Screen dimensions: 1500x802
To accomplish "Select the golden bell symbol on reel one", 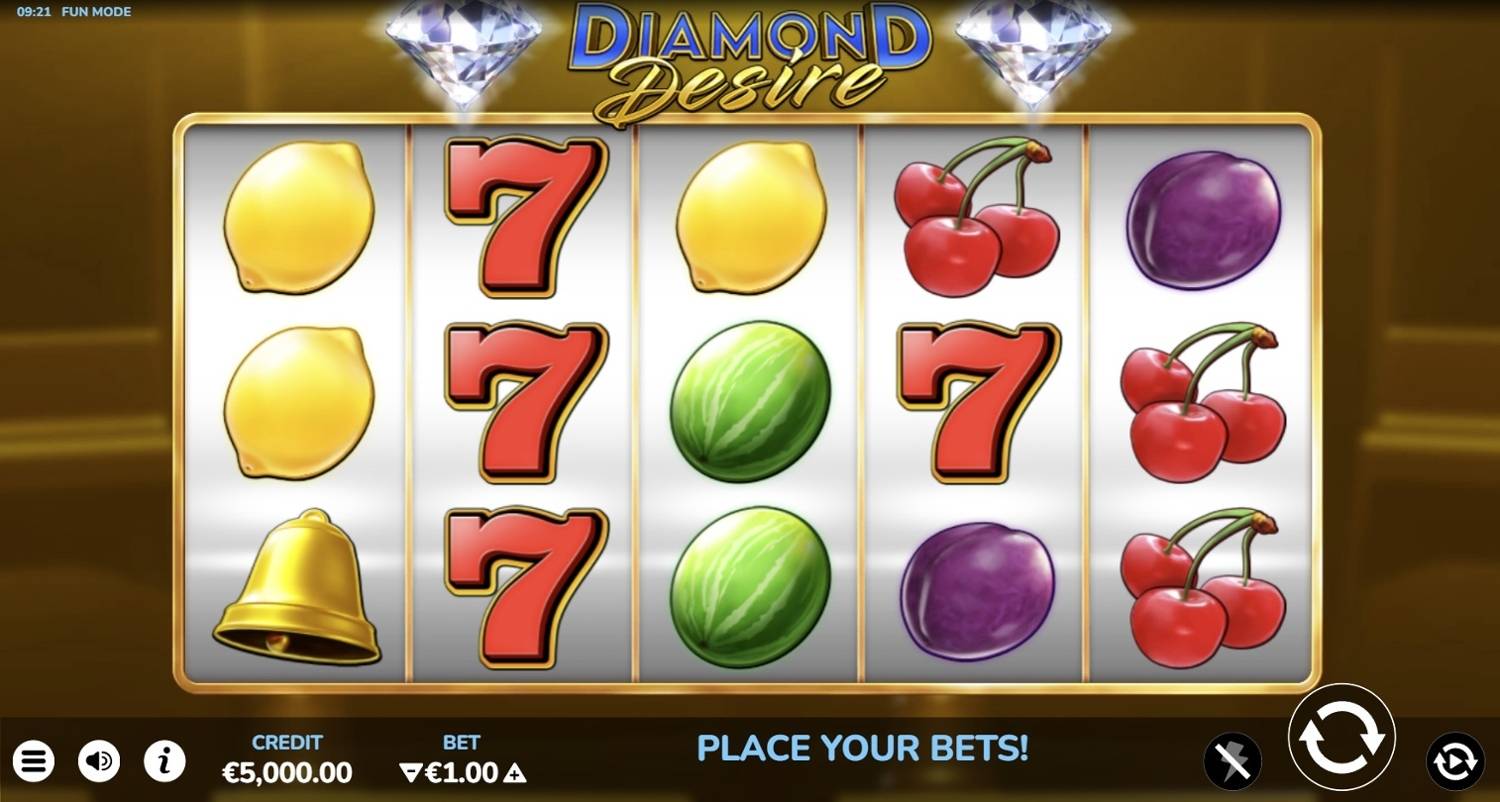I will [297, 585].
